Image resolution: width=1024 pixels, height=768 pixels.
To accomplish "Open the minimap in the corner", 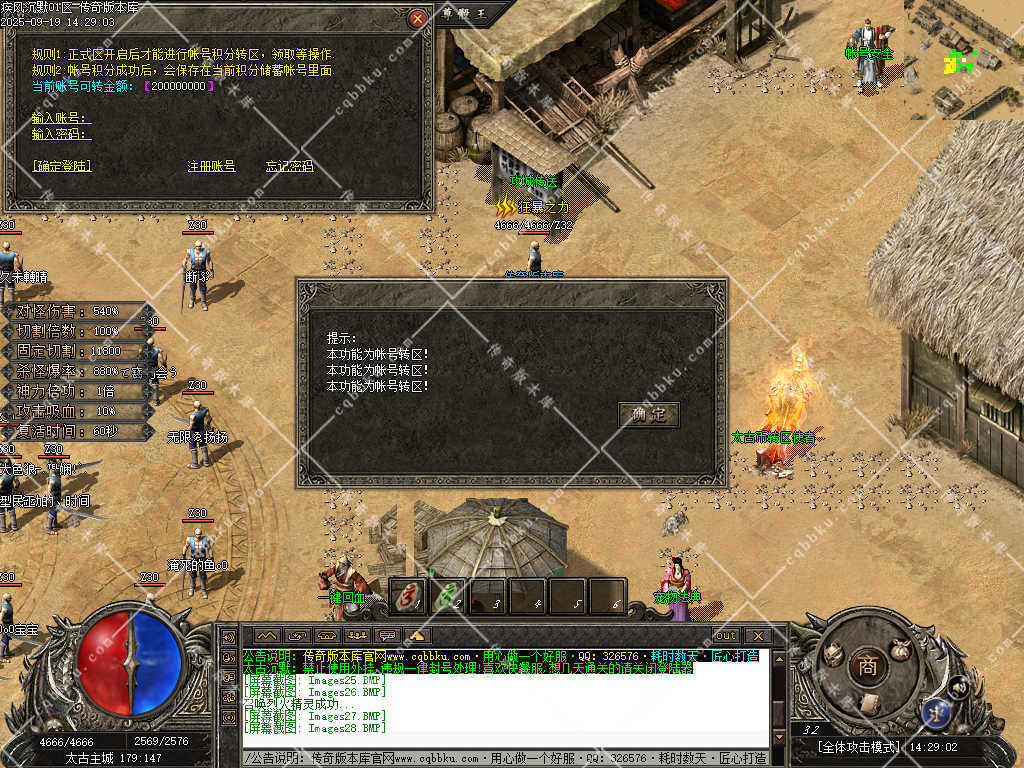I will point(964,58).
